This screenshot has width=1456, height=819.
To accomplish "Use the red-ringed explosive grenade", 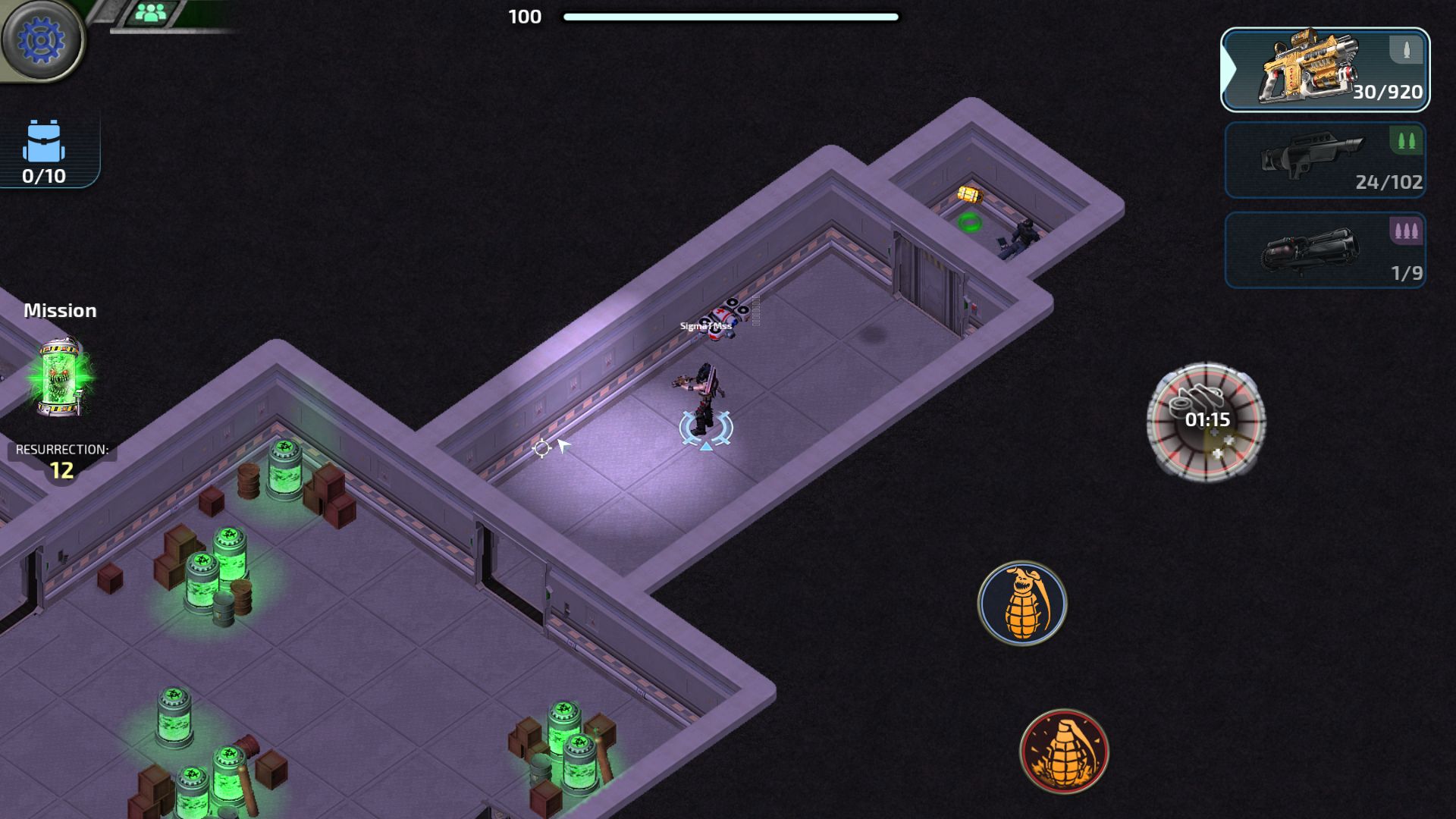I will coord(1064,752).
